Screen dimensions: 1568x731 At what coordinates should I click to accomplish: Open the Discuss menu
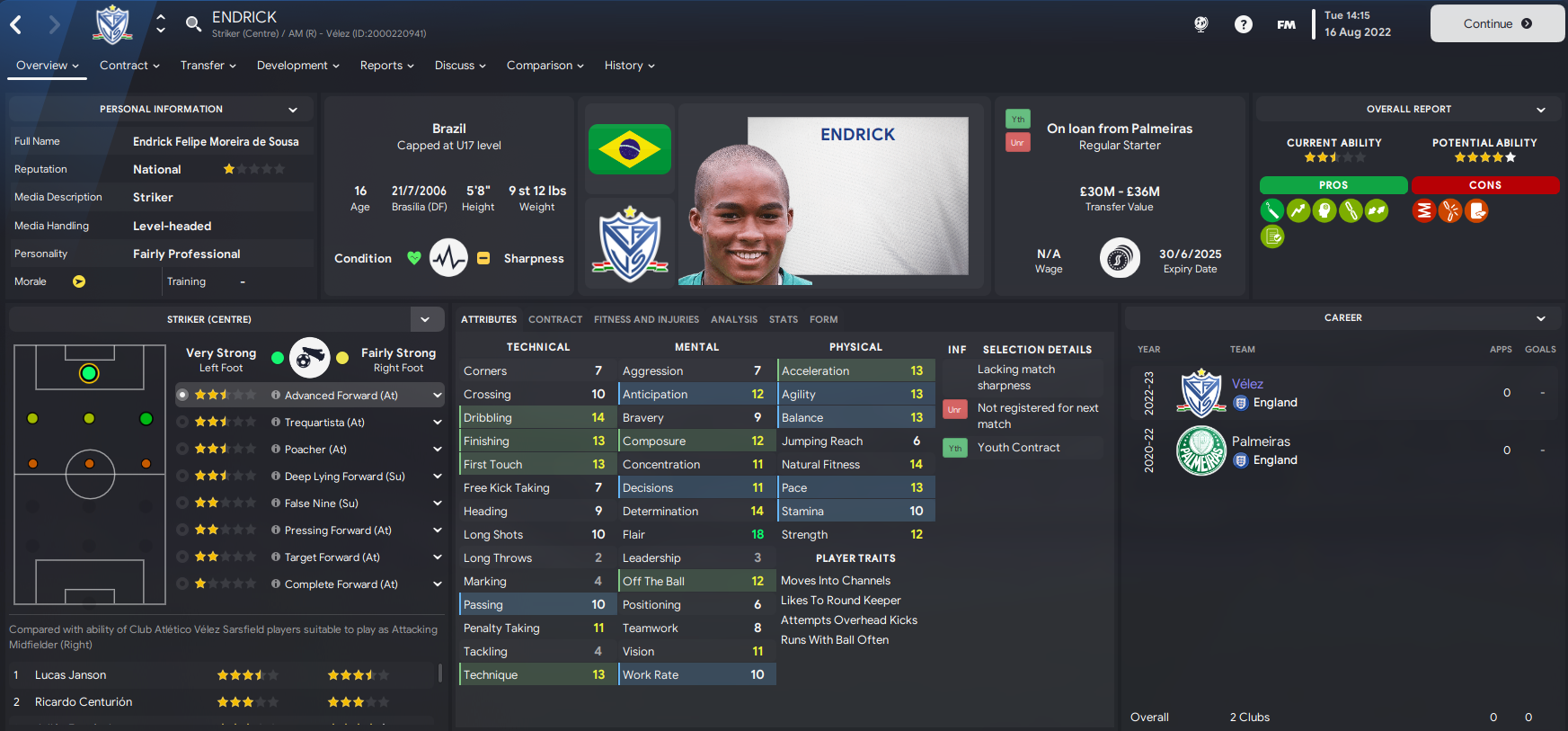coord(460,66)
